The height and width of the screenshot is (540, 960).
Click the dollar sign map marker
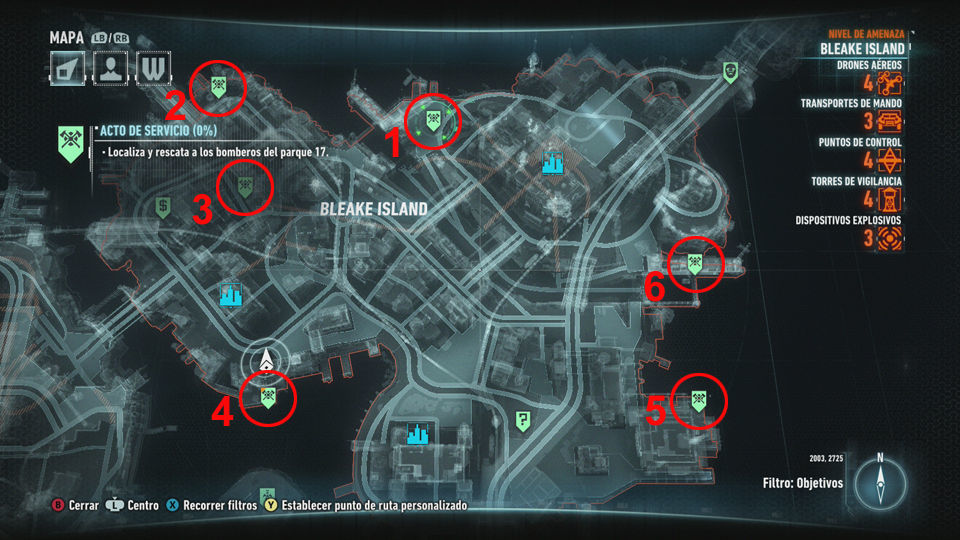point(162,207)
